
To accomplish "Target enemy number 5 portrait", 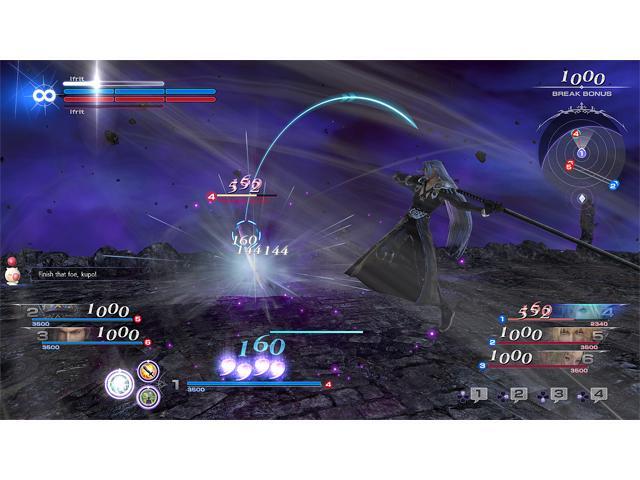I will (574, 335).
